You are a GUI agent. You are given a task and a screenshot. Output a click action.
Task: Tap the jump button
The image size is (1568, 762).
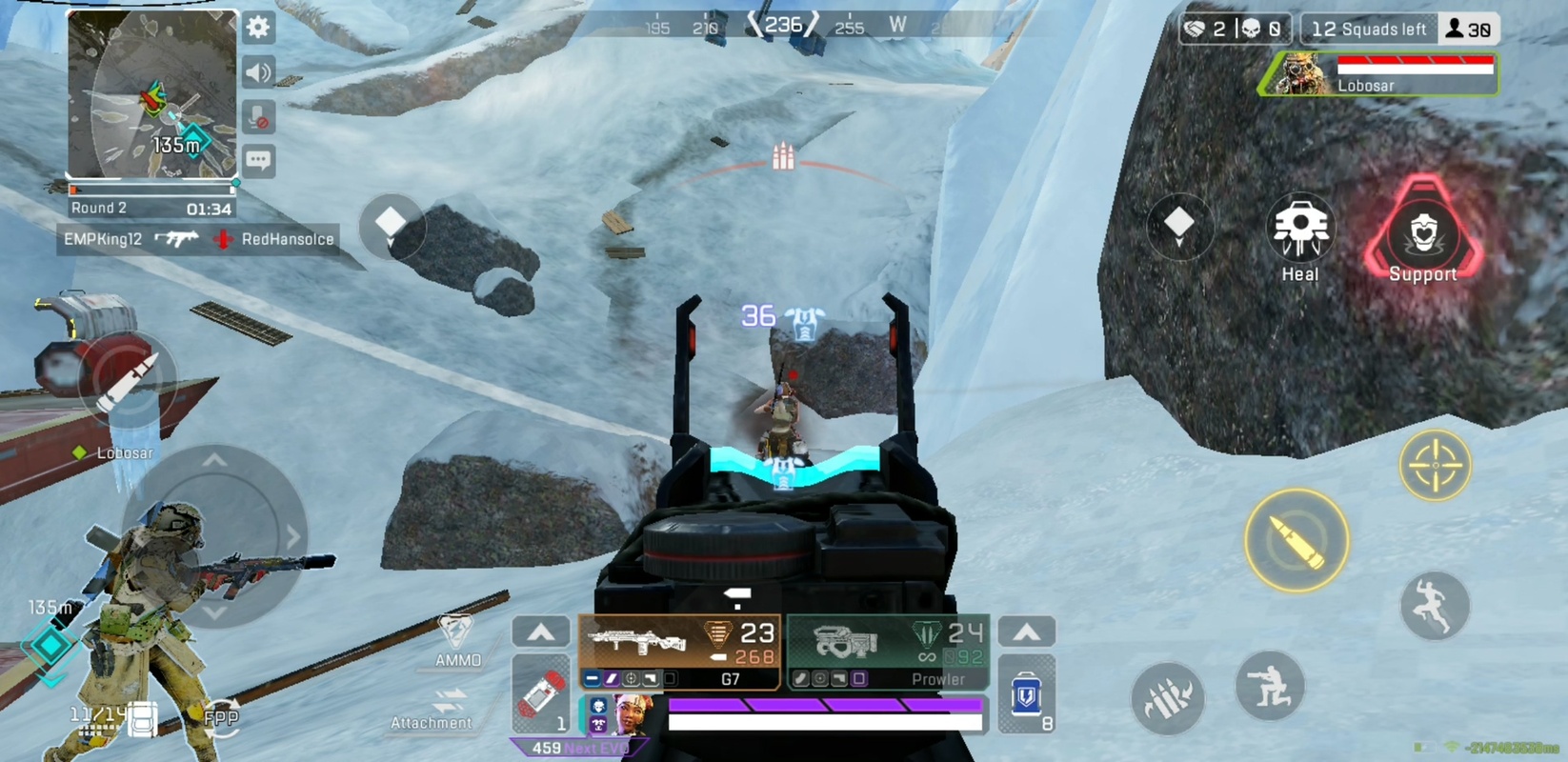[1434, 606]
